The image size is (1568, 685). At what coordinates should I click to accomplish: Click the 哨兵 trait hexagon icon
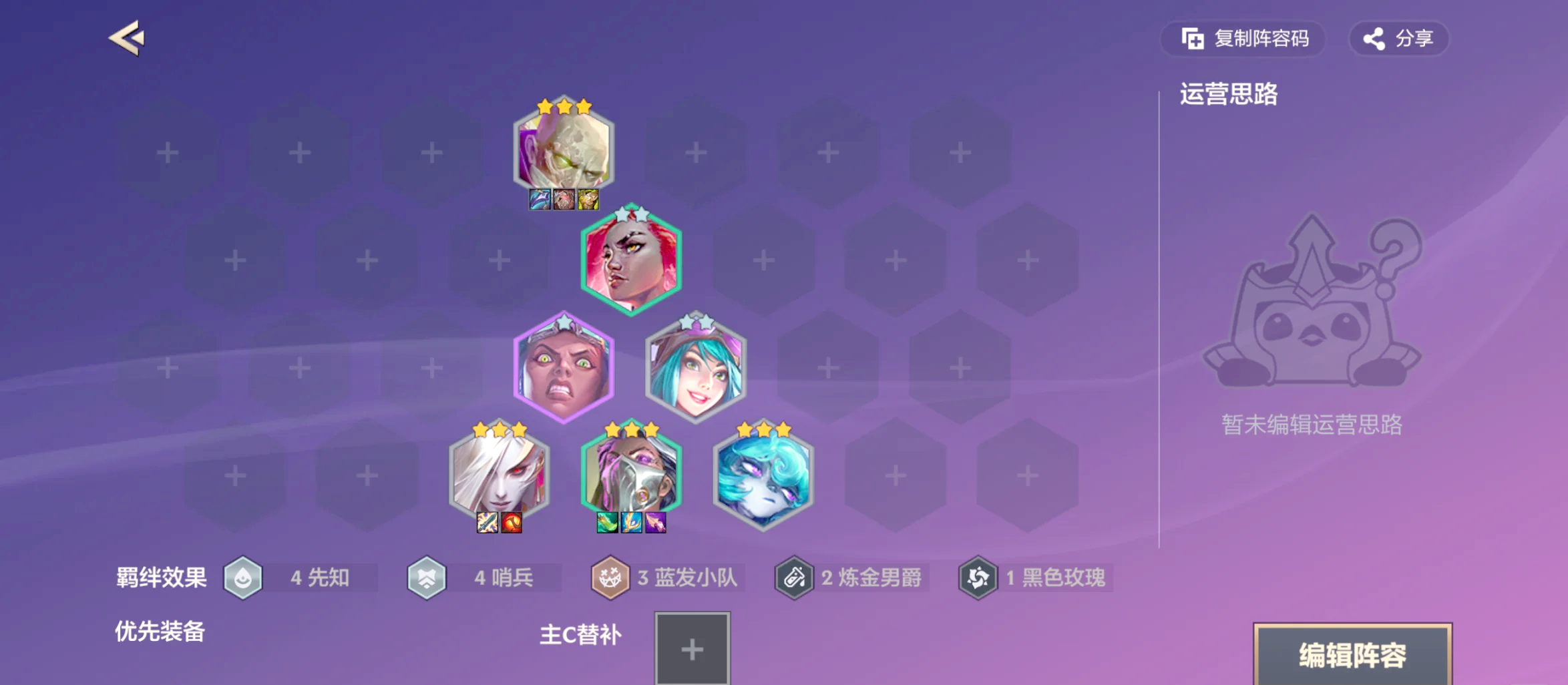point(427,578)
